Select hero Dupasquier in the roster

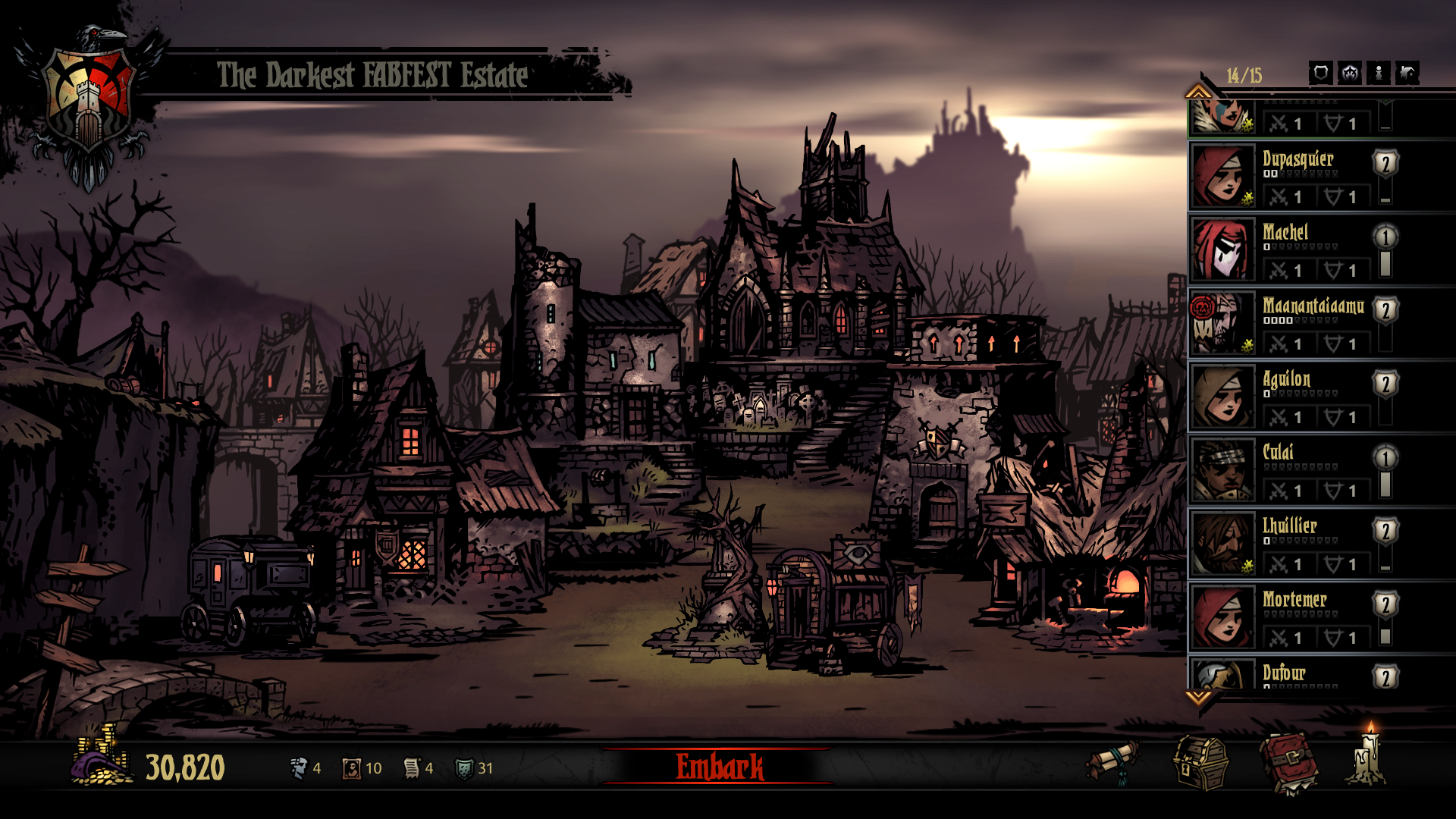pyautogui.click(x=1297, y=177)
